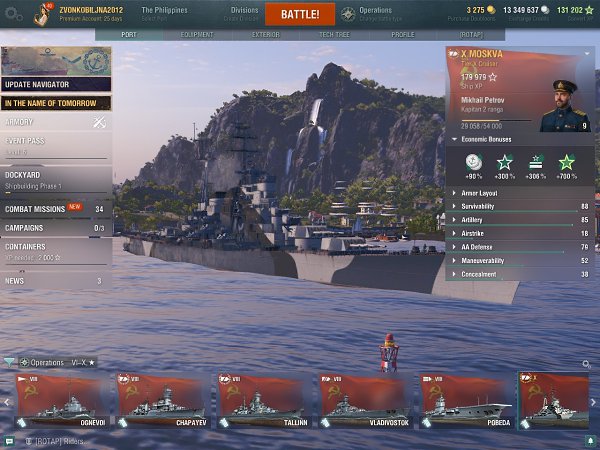View Combat Missions list

[55, 209]
